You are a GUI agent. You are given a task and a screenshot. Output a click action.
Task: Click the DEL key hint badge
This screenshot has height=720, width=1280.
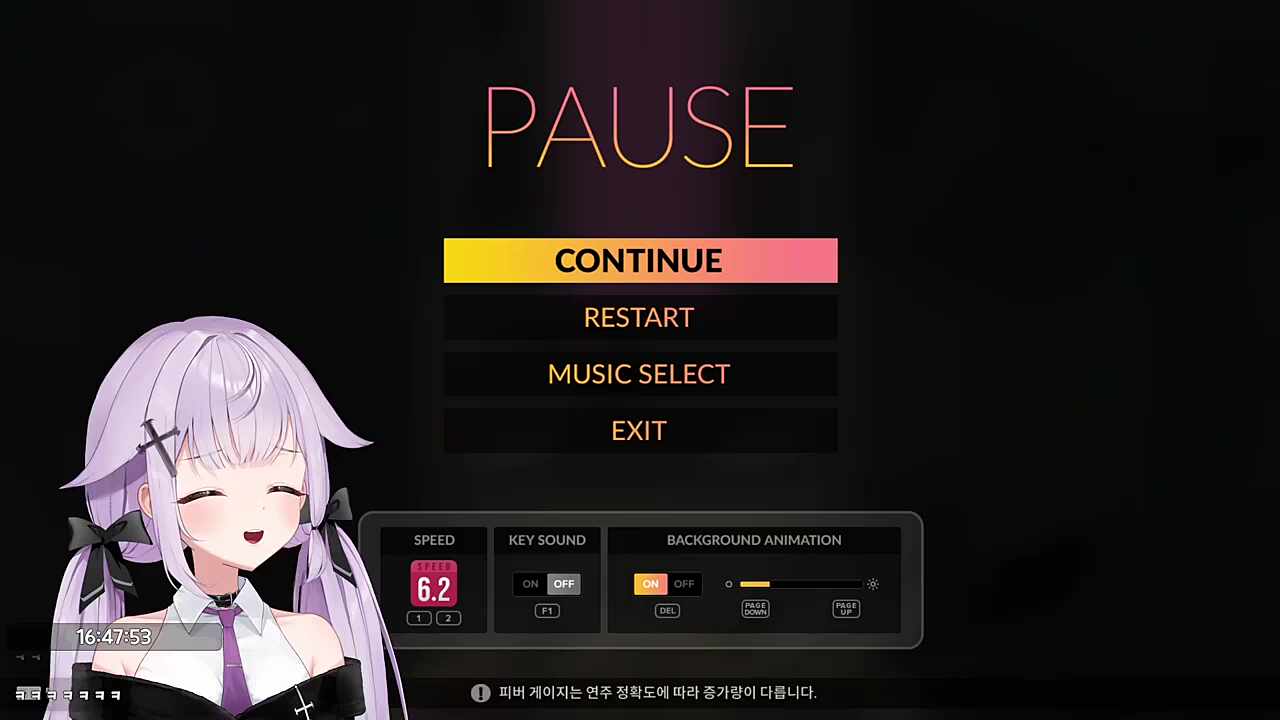click(x=667, y=610)
